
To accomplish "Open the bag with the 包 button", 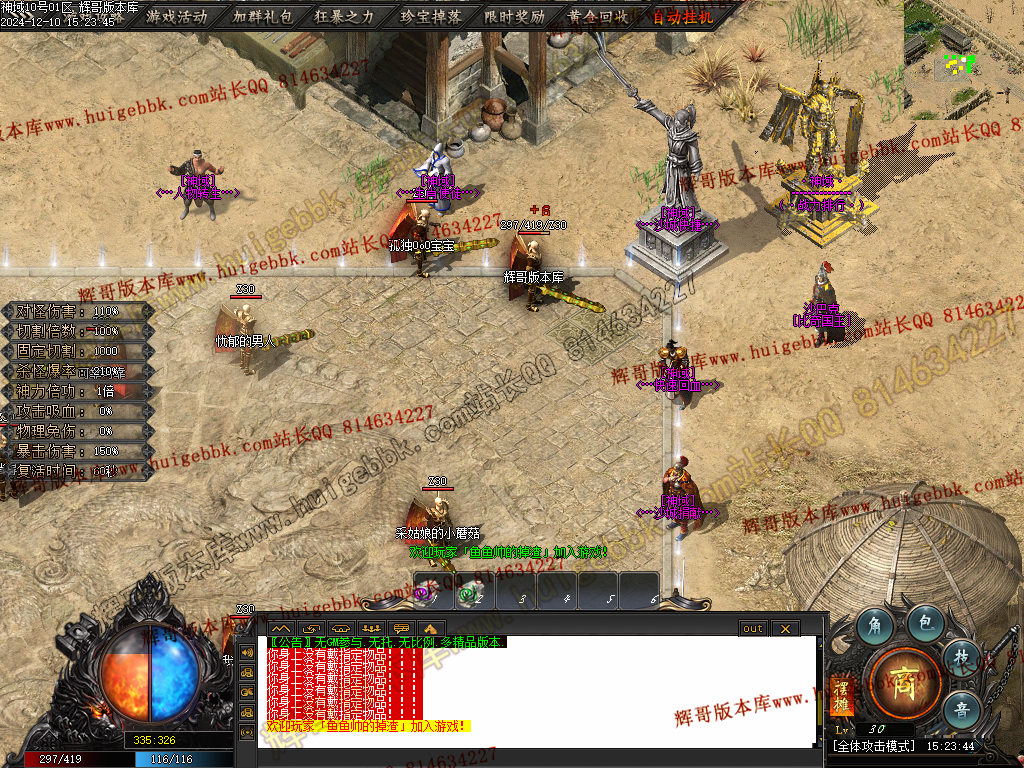I will click(926, 623).
